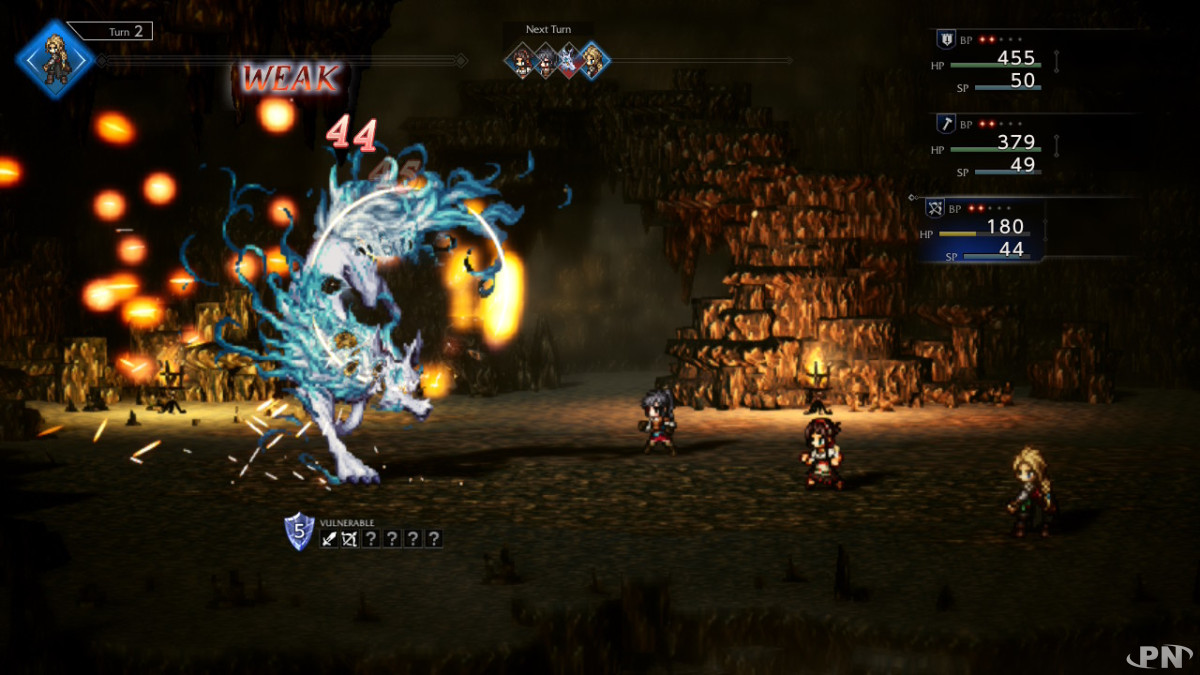Click the red-haired character in Next Turn order
1200x675 pixels.
pos(522,61)
